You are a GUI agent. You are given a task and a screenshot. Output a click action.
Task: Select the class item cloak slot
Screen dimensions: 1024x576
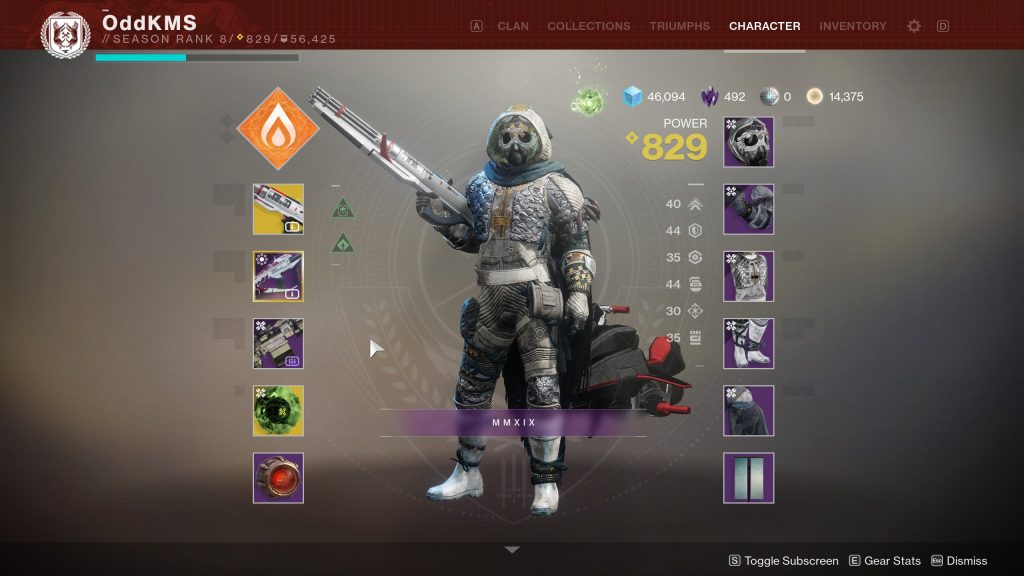tap(748, 410)
